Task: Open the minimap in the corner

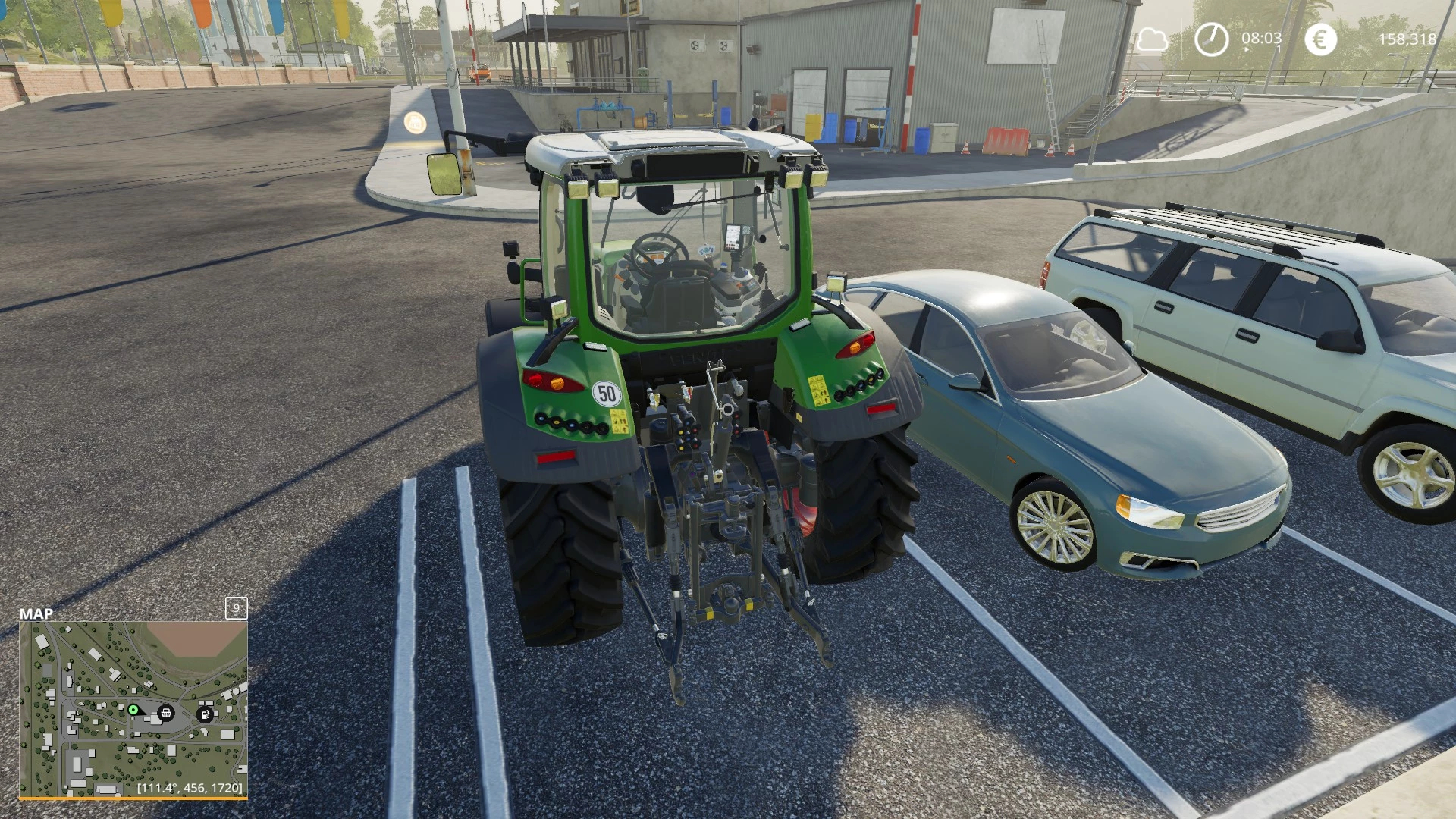Action: click(133, 710)
